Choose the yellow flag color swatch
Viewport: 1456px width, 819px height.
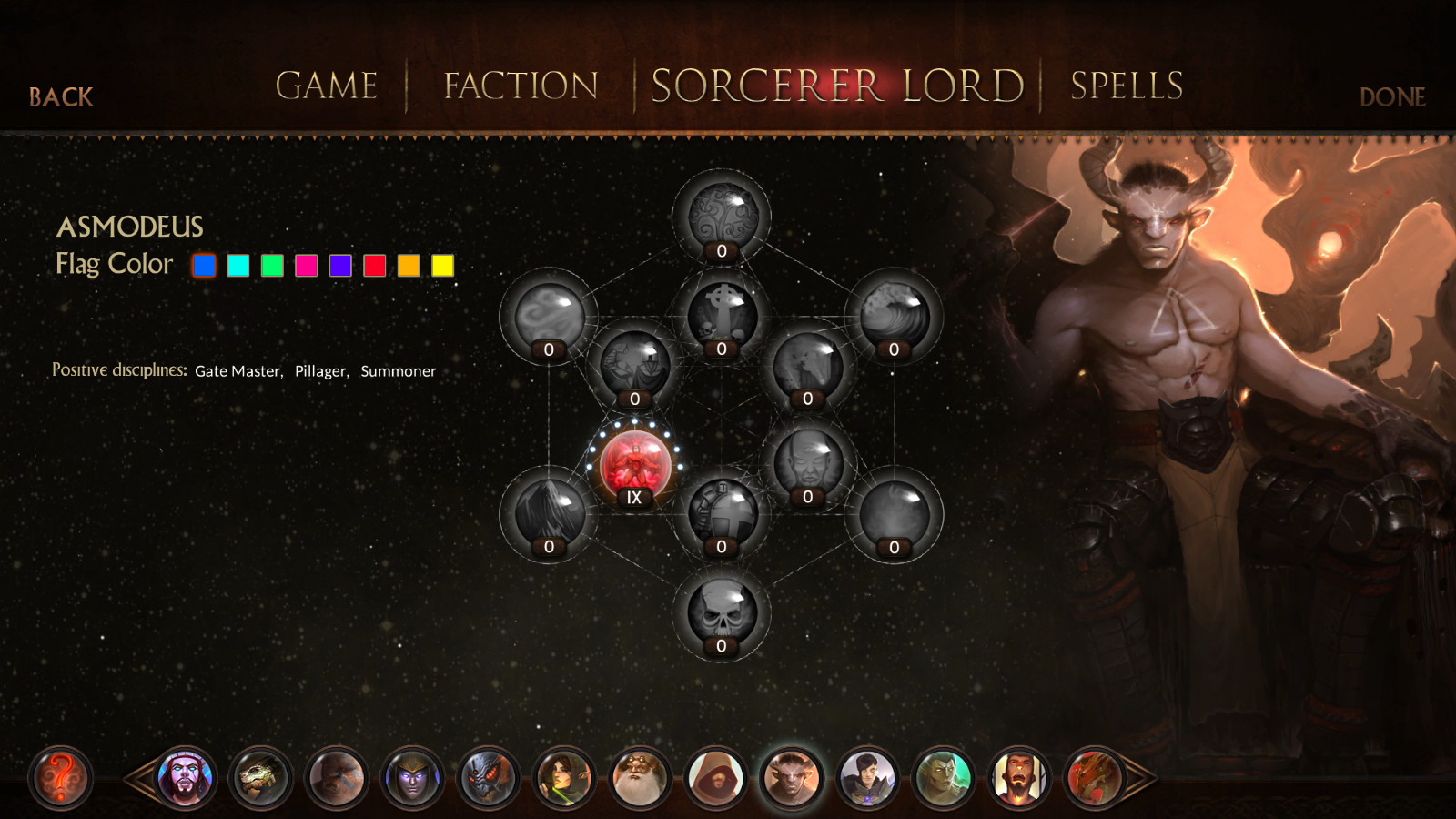pyautogui.click(x=438, y=265)
